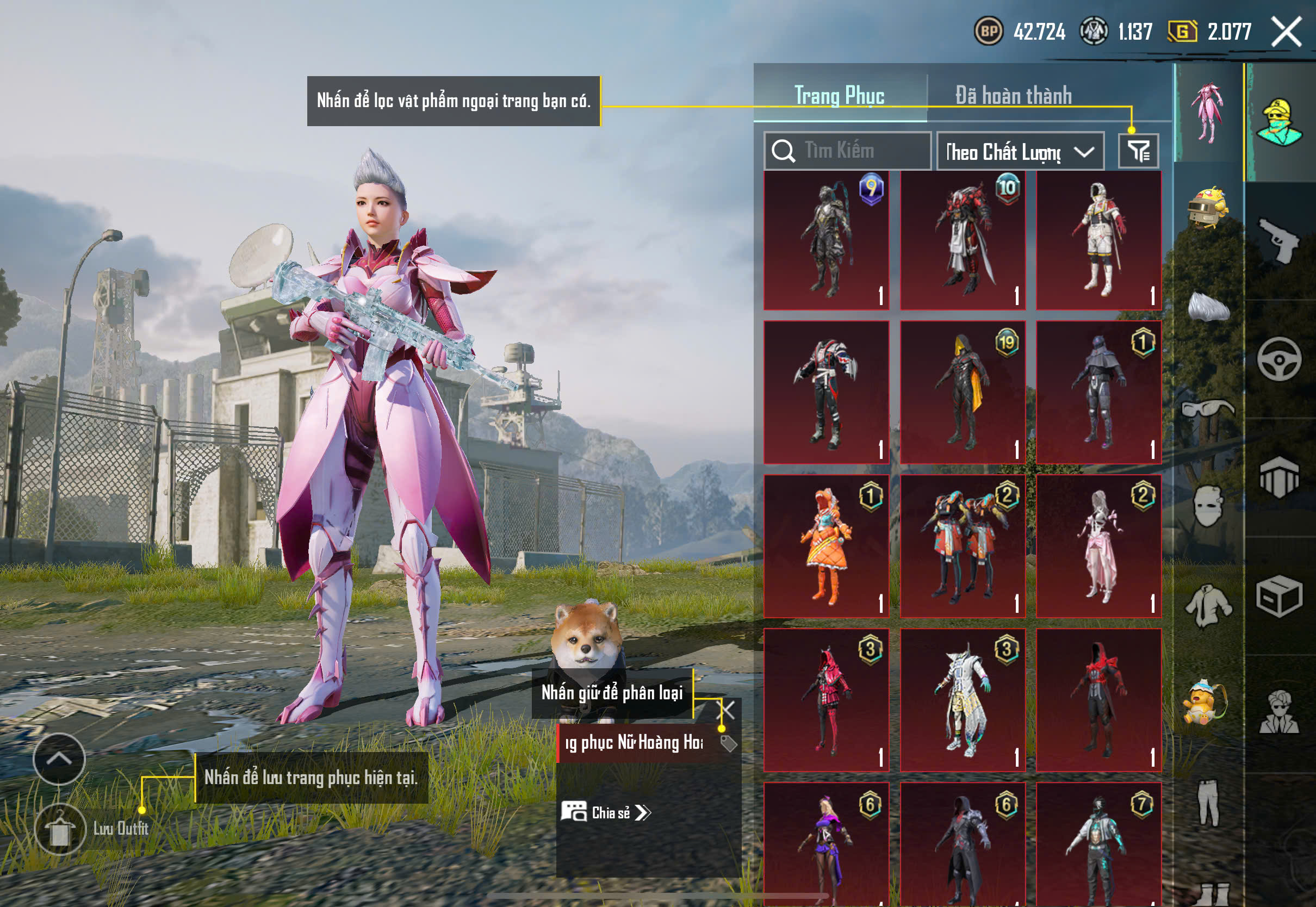Show the pants clothing category
1316x907 pixels.
coord(1208,803)
